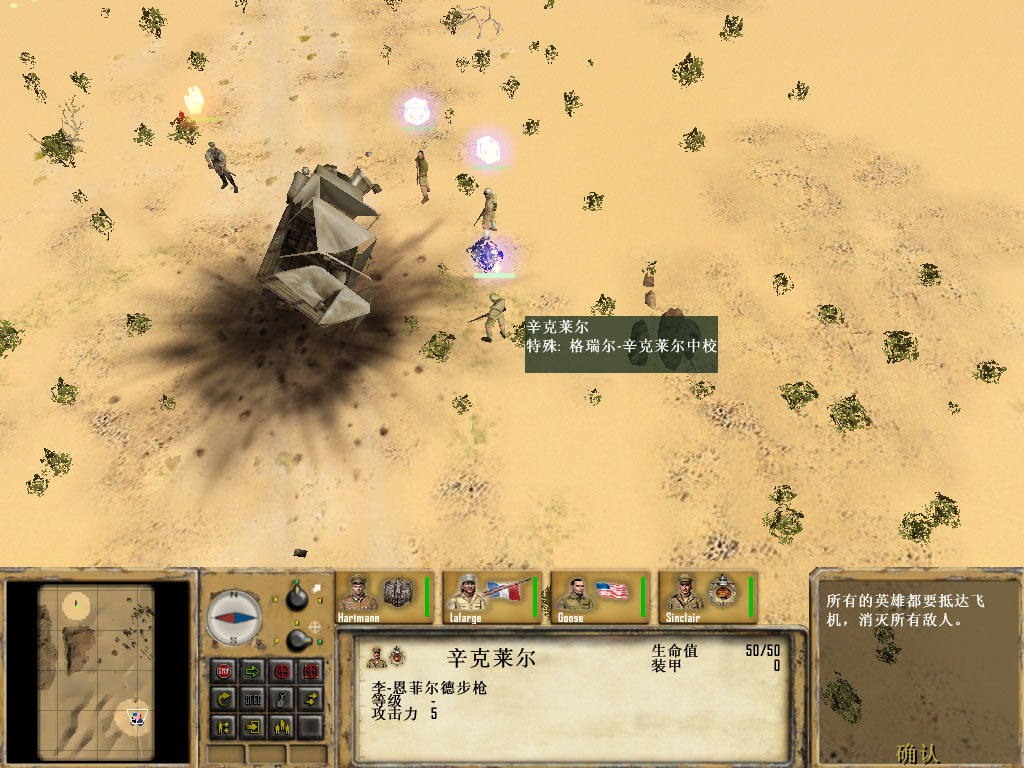Screen dimensions: 1024x768
Task: Turn the upper black control knob
Action: click(x=296, y=597)
